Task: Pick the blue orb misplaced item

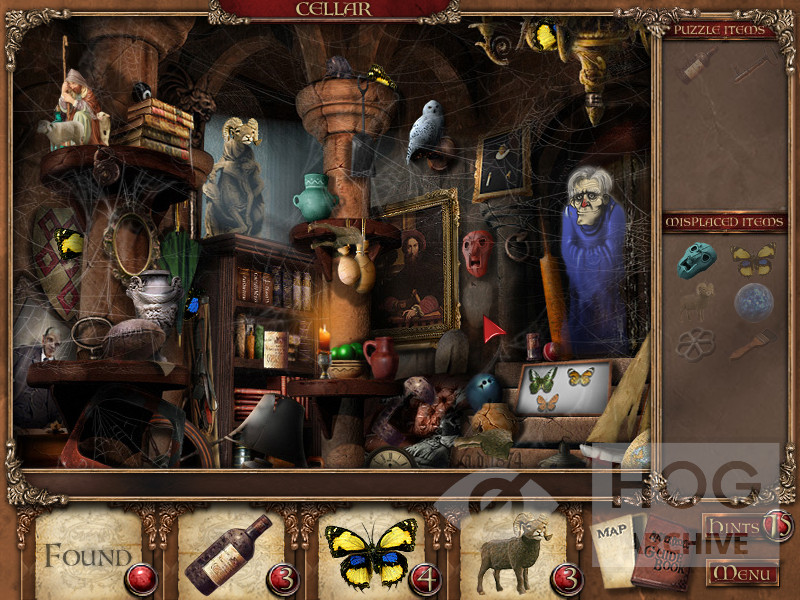Action: click(753, 301)
